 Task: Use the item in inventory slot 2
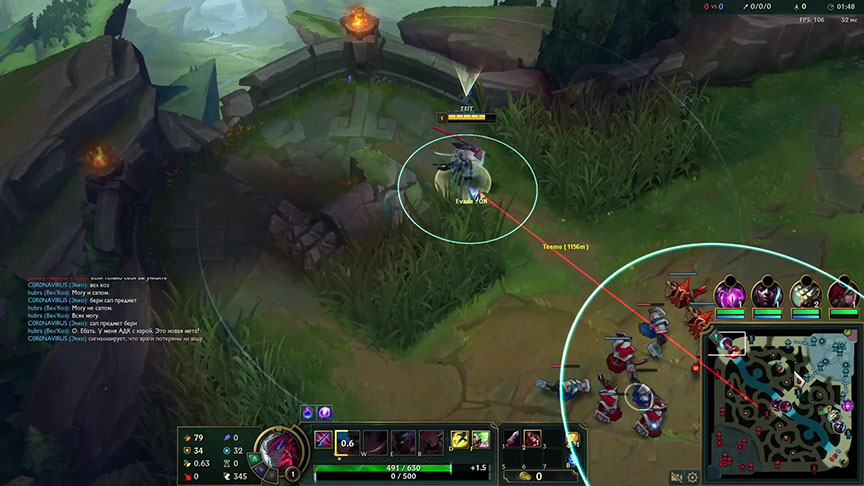click(534, 439)
